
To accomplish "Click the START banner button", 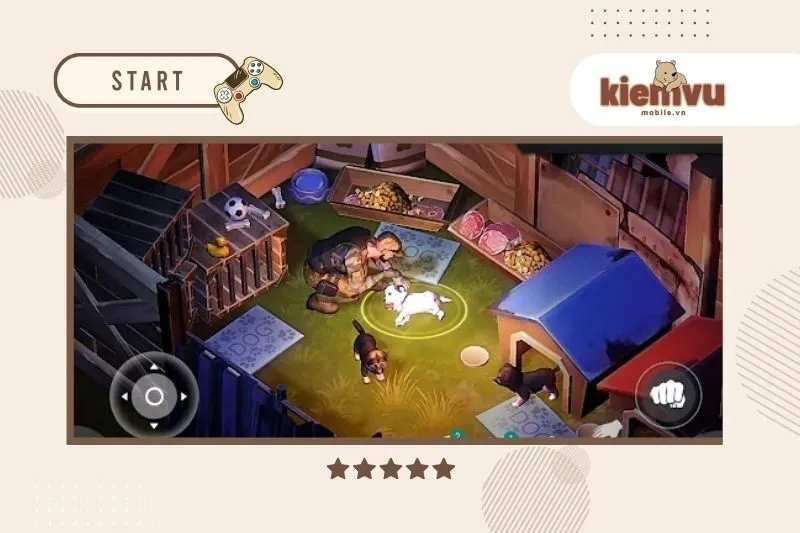I will (x=148, y=81).
